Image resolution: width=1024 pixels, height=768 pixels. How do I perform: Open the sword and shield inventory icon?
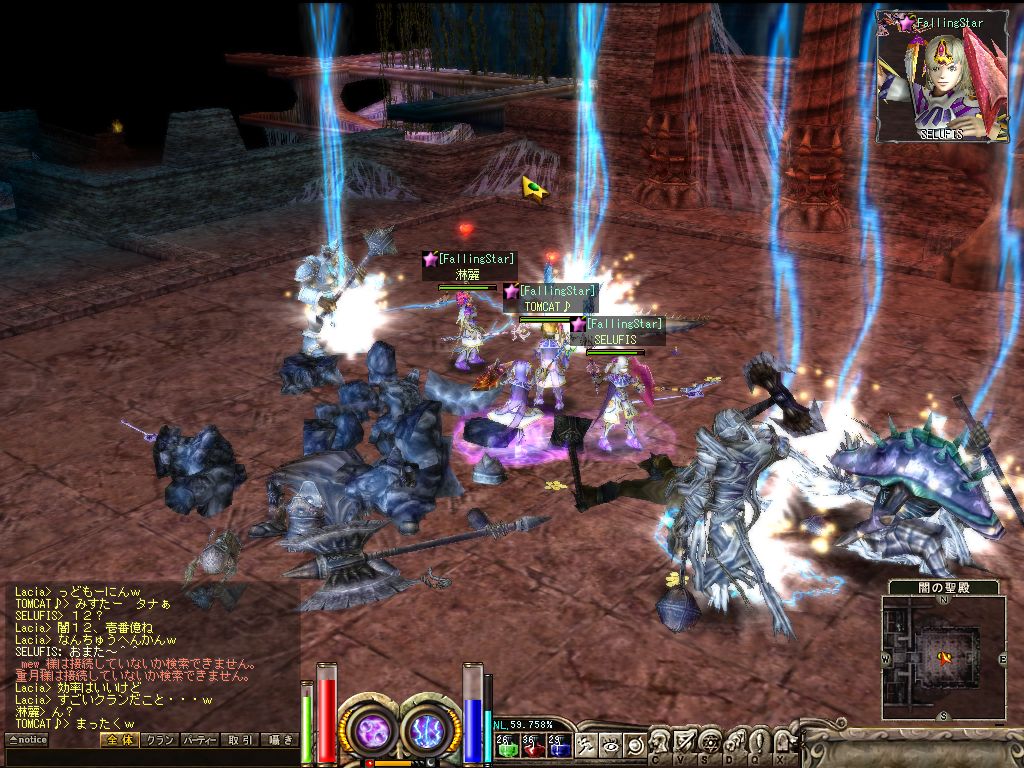684,742
